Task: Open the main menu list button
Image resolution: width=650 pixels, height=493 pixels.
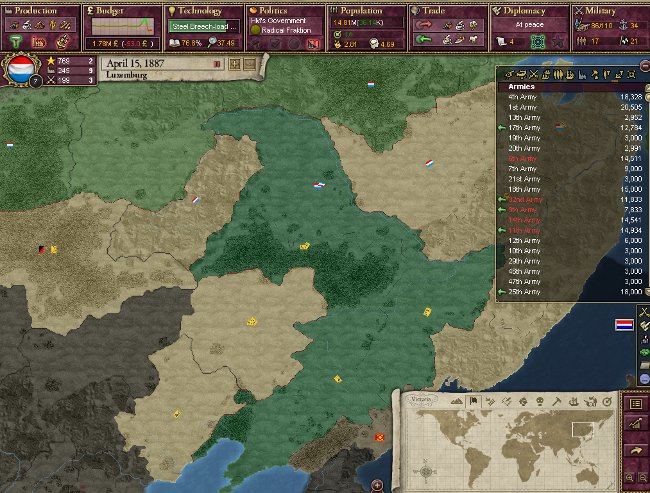Action: [x=637, y=403]
